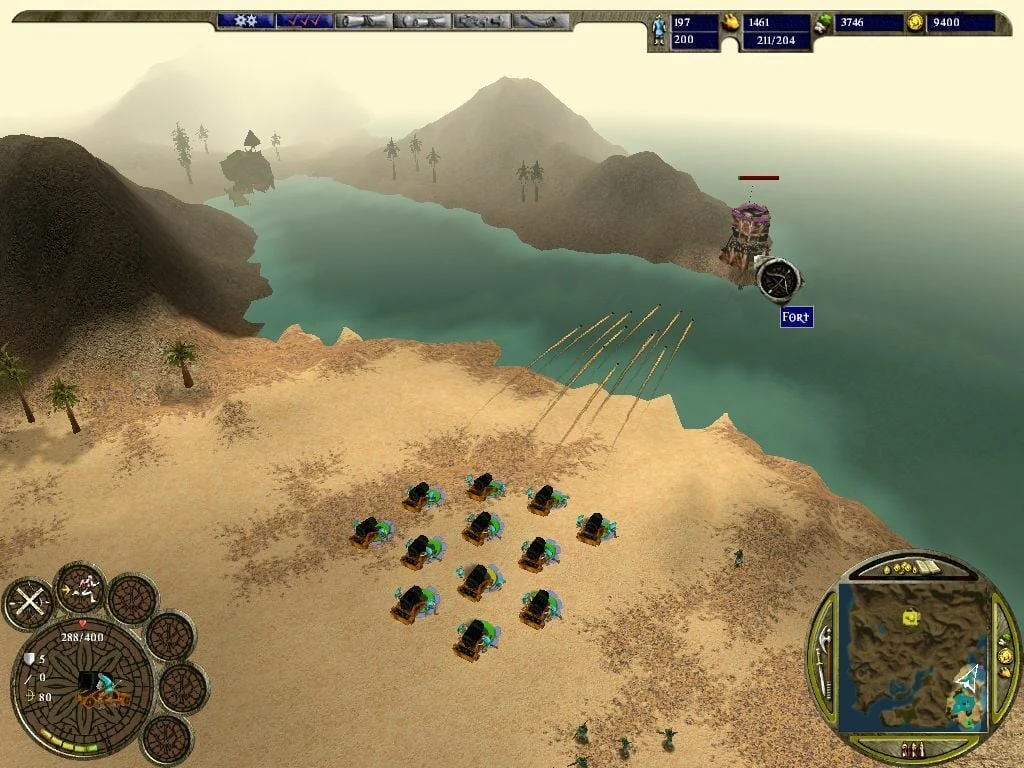Click the red zigzag top bar button
The width and height of the screenshot is (1024, 768).
click(304, 21)
